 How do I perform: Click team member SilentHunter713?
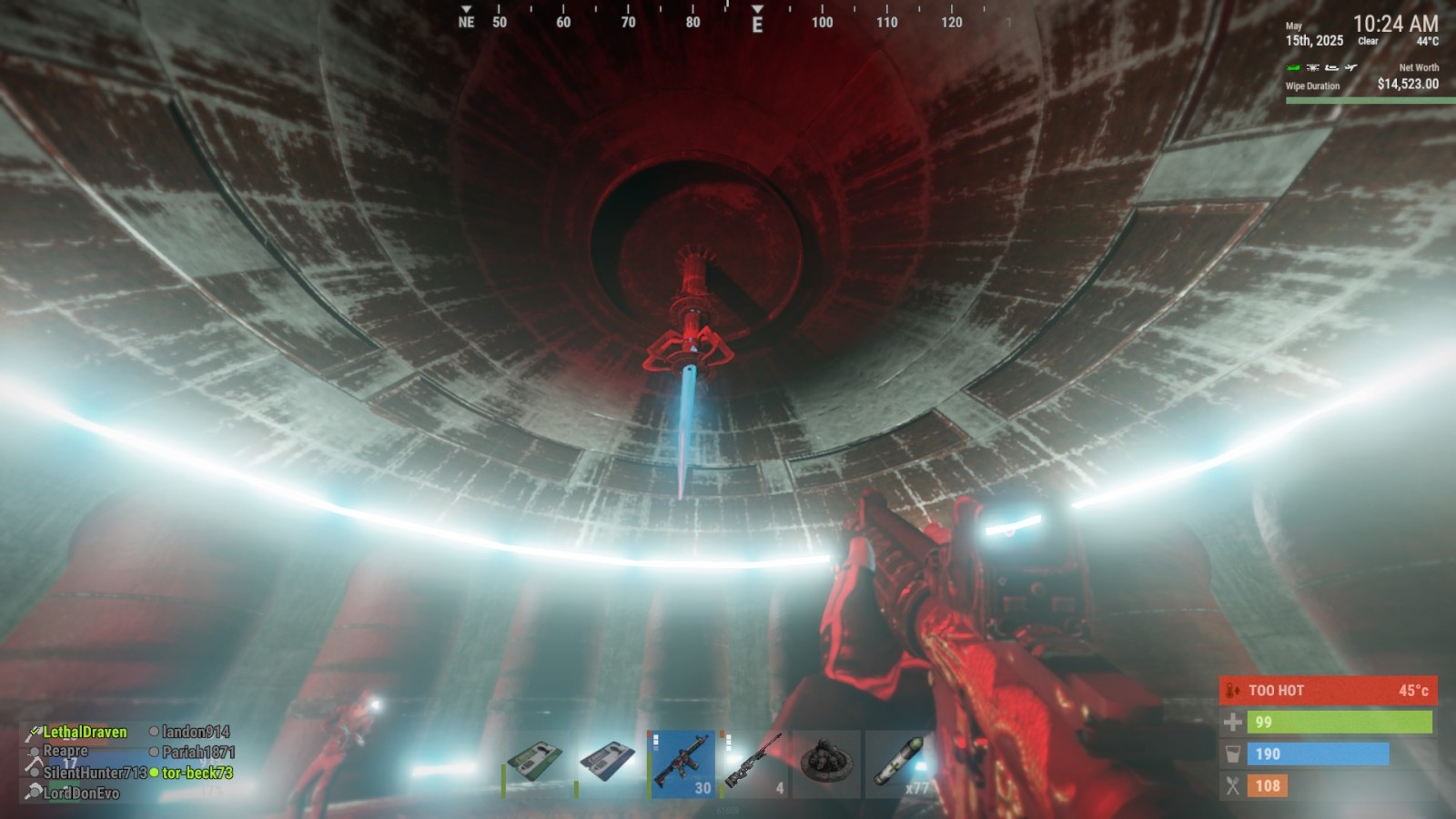point(95,773)
